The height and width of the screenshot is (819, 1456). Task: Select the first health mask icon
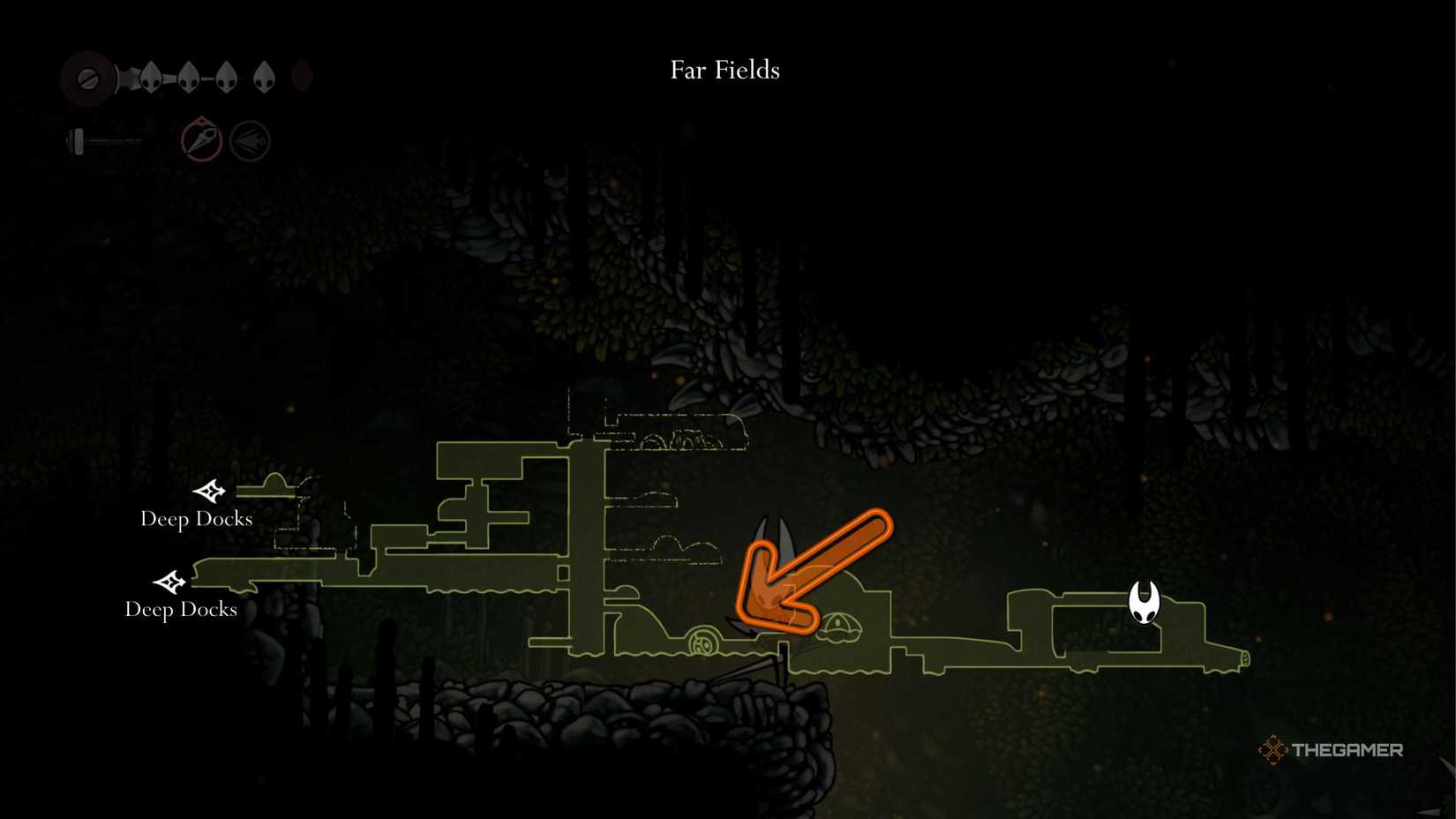tap(151, 76)
